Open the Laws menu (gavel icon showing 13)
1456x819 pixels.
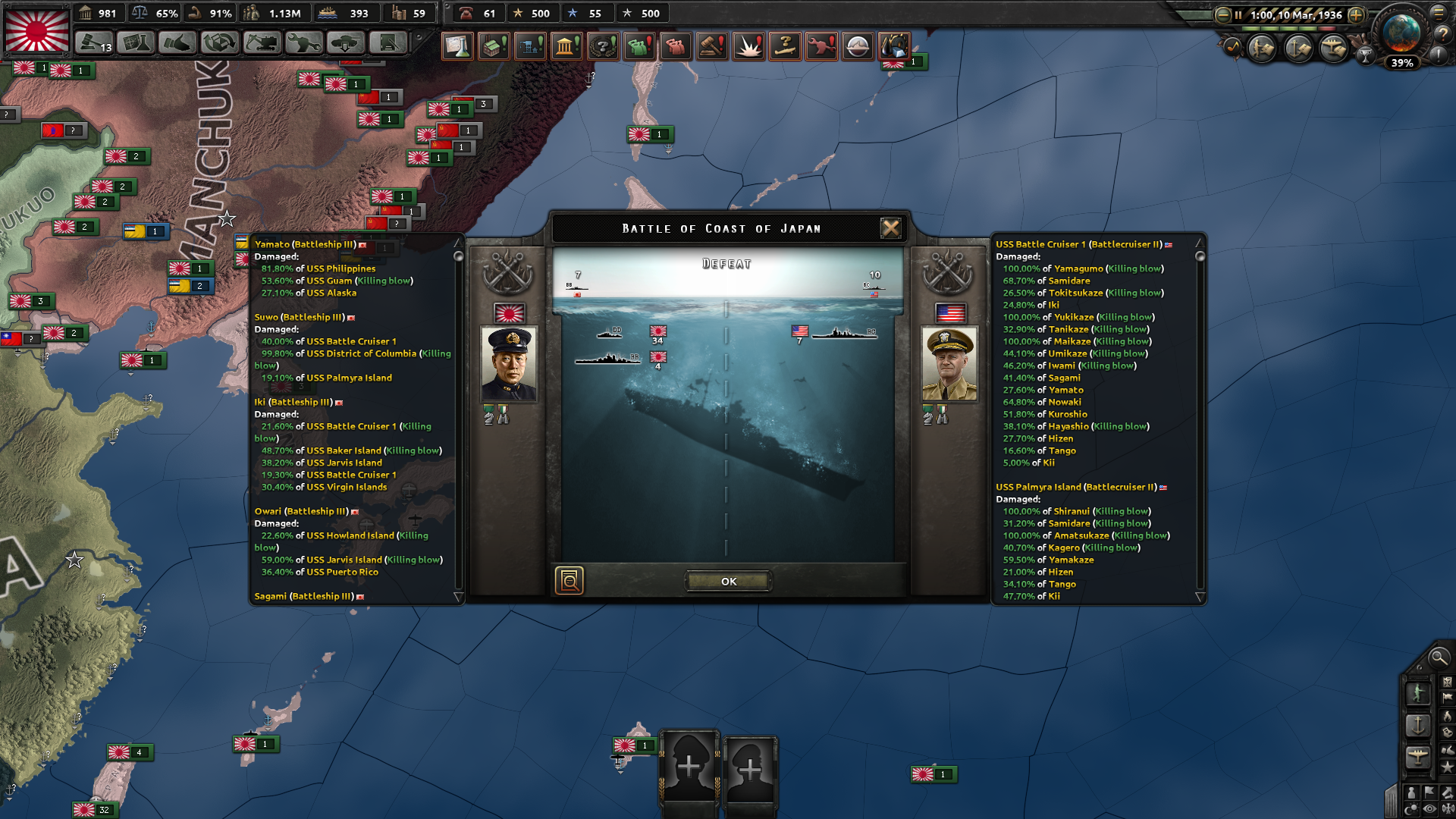click(93, 44)
